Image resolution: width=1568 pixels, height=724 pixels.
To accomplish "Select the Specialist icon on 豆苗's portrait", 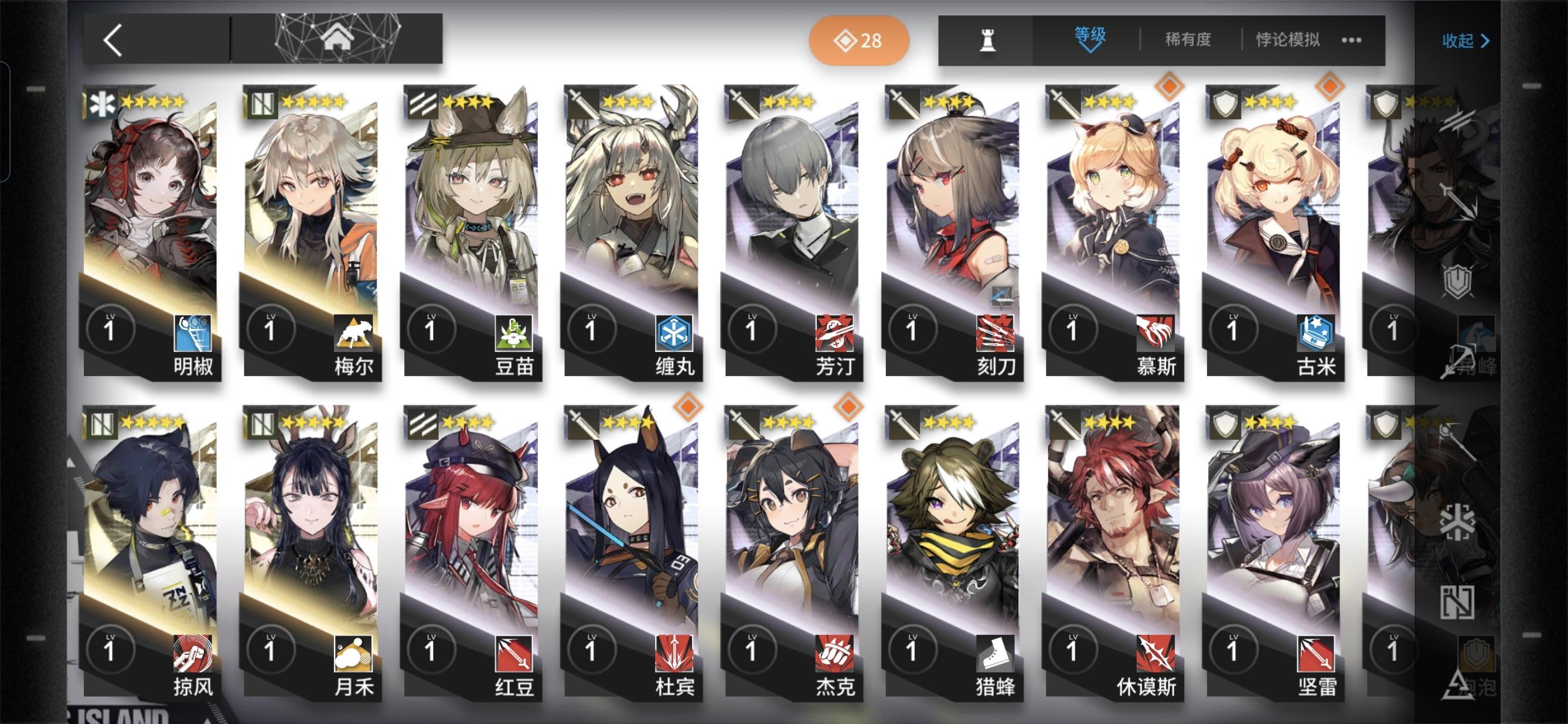I will point(425,104).
